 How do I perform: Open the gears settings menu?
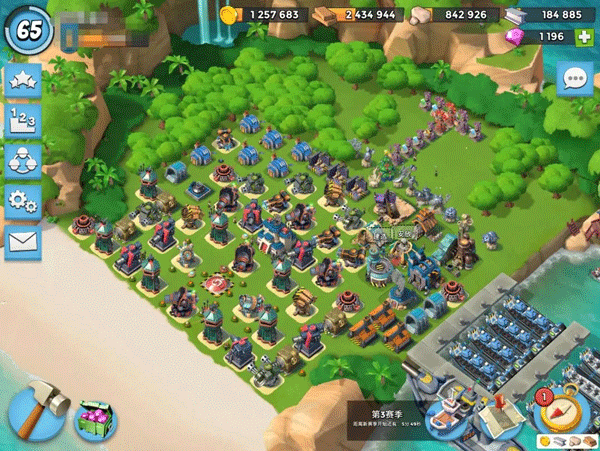point(23,200)
